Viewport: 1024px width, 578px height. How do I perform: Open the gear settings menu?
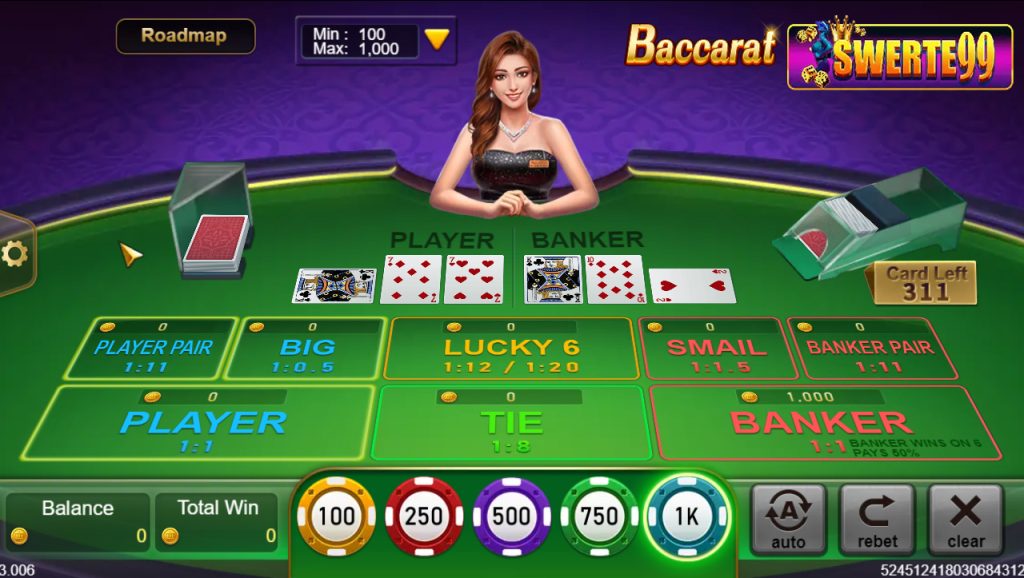(x=14, y=254)
